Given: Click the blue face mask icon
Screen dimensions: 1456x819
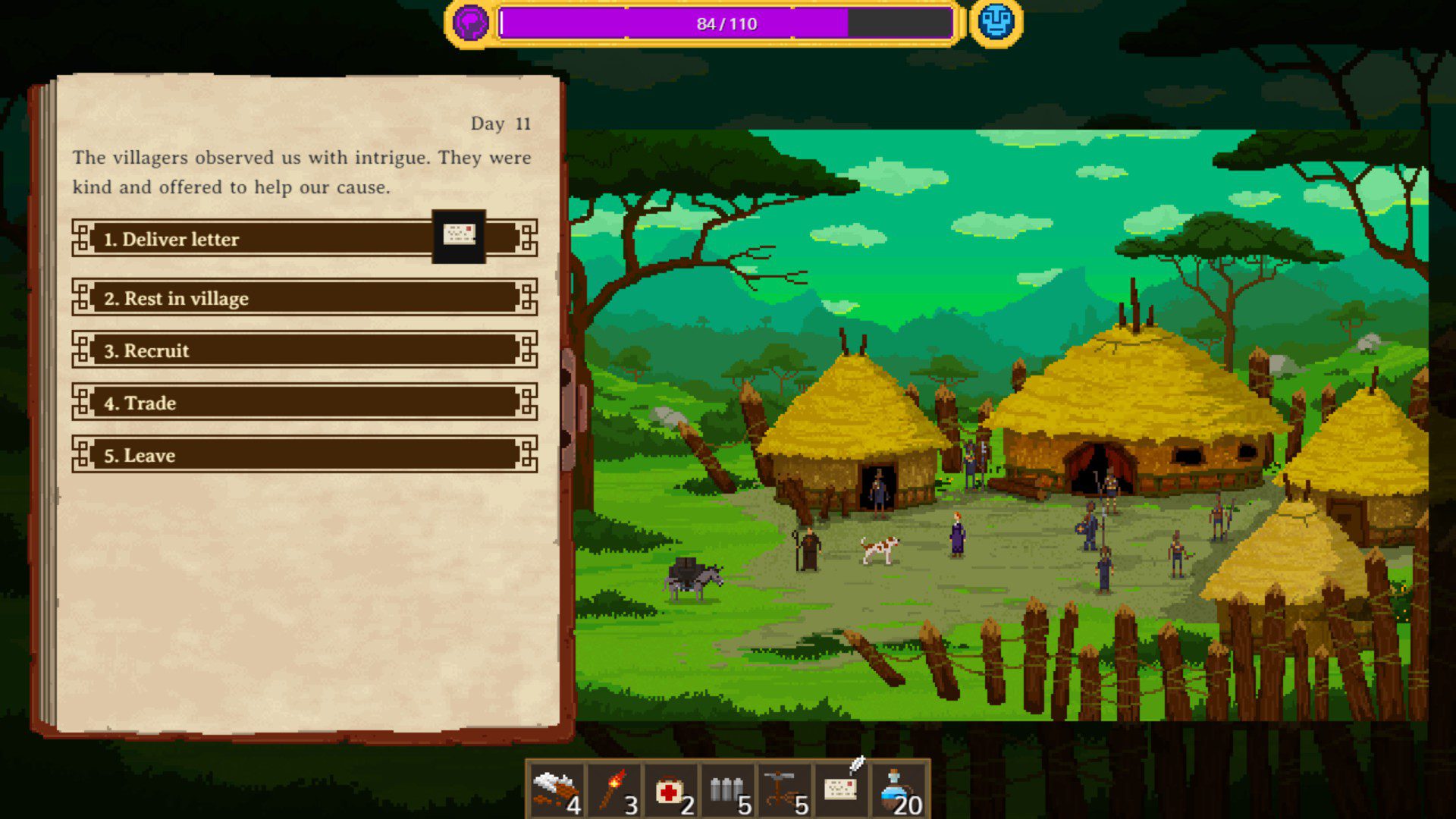Looking at the screenshot, I should (x=996, y=23).
